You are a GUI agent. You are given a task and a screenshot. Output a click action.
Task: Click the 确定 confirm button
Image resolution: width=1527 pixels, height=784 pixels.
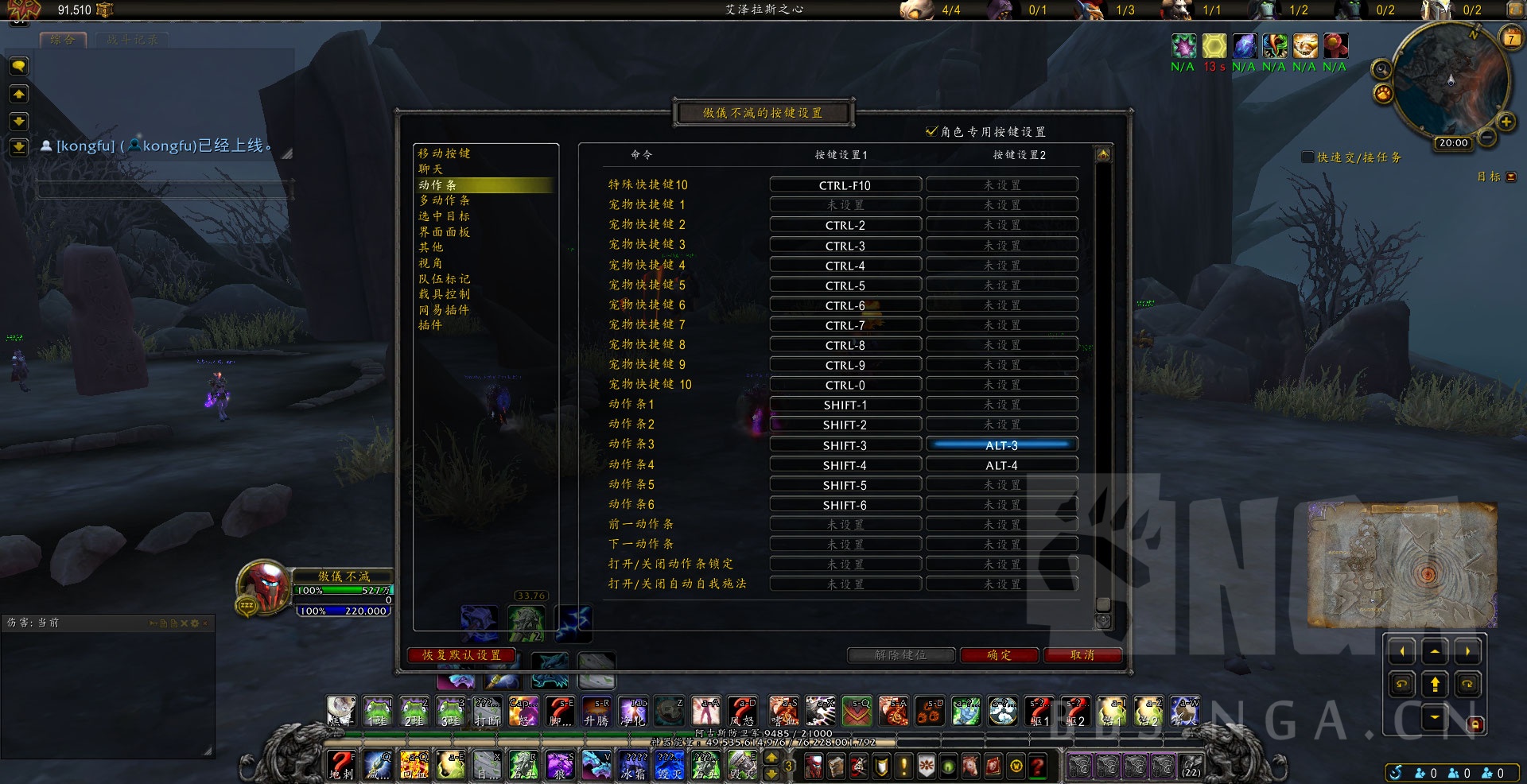[999, 655]
